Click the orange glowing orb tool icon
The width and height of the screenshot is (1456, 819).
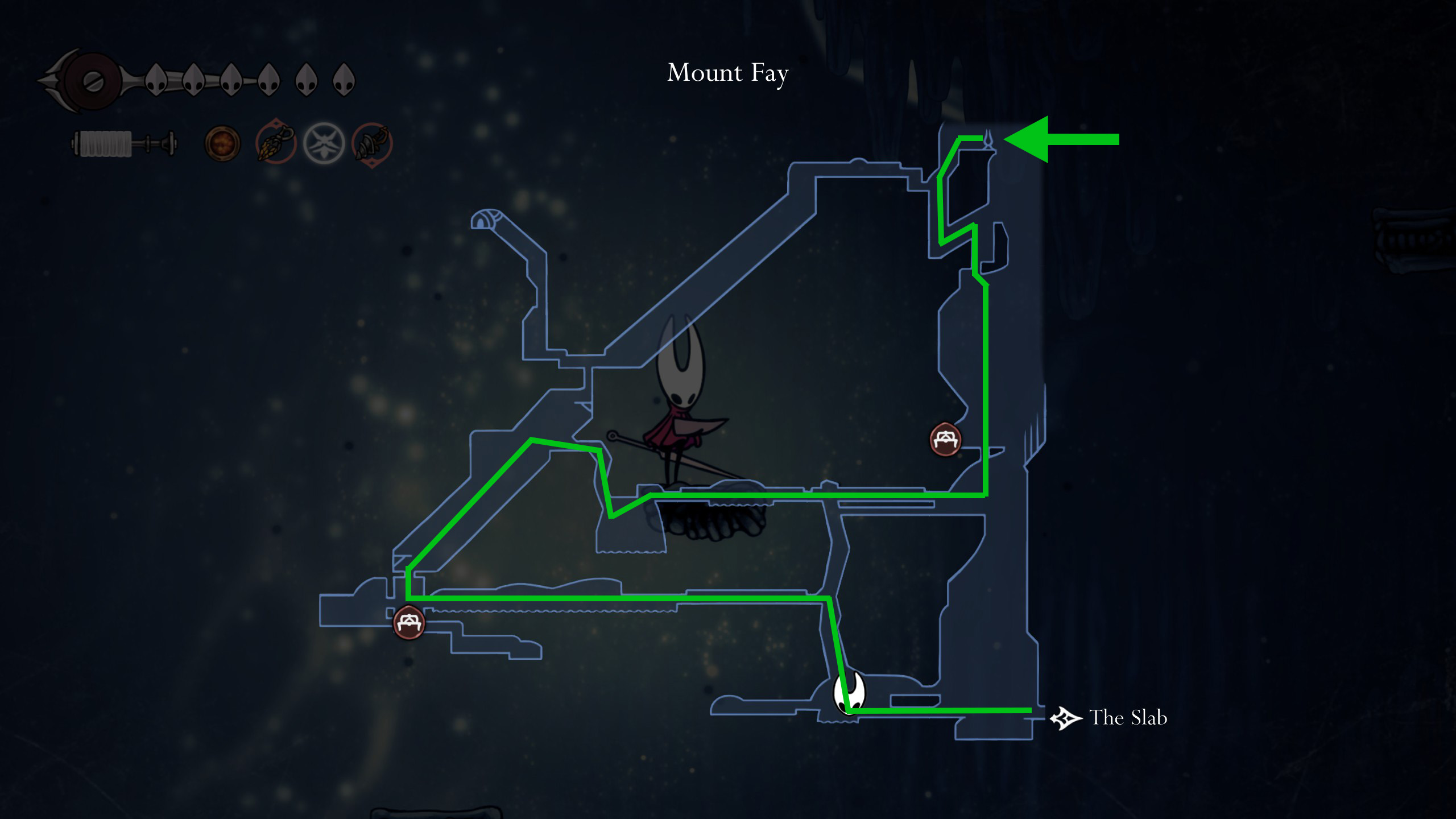[222, 143]
